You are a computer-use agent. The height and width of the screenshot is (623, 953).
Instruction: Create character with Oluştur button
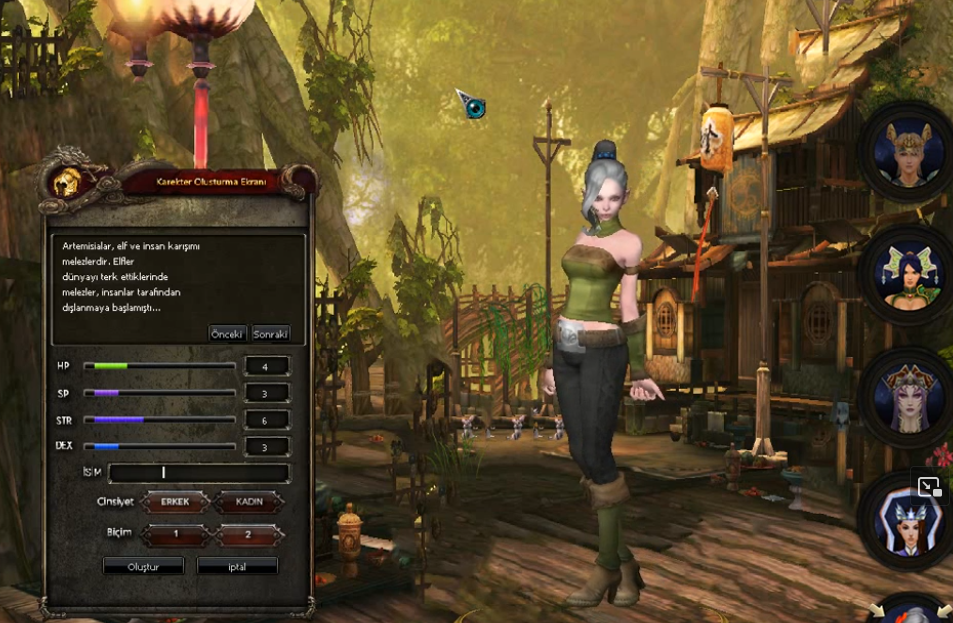144,566
